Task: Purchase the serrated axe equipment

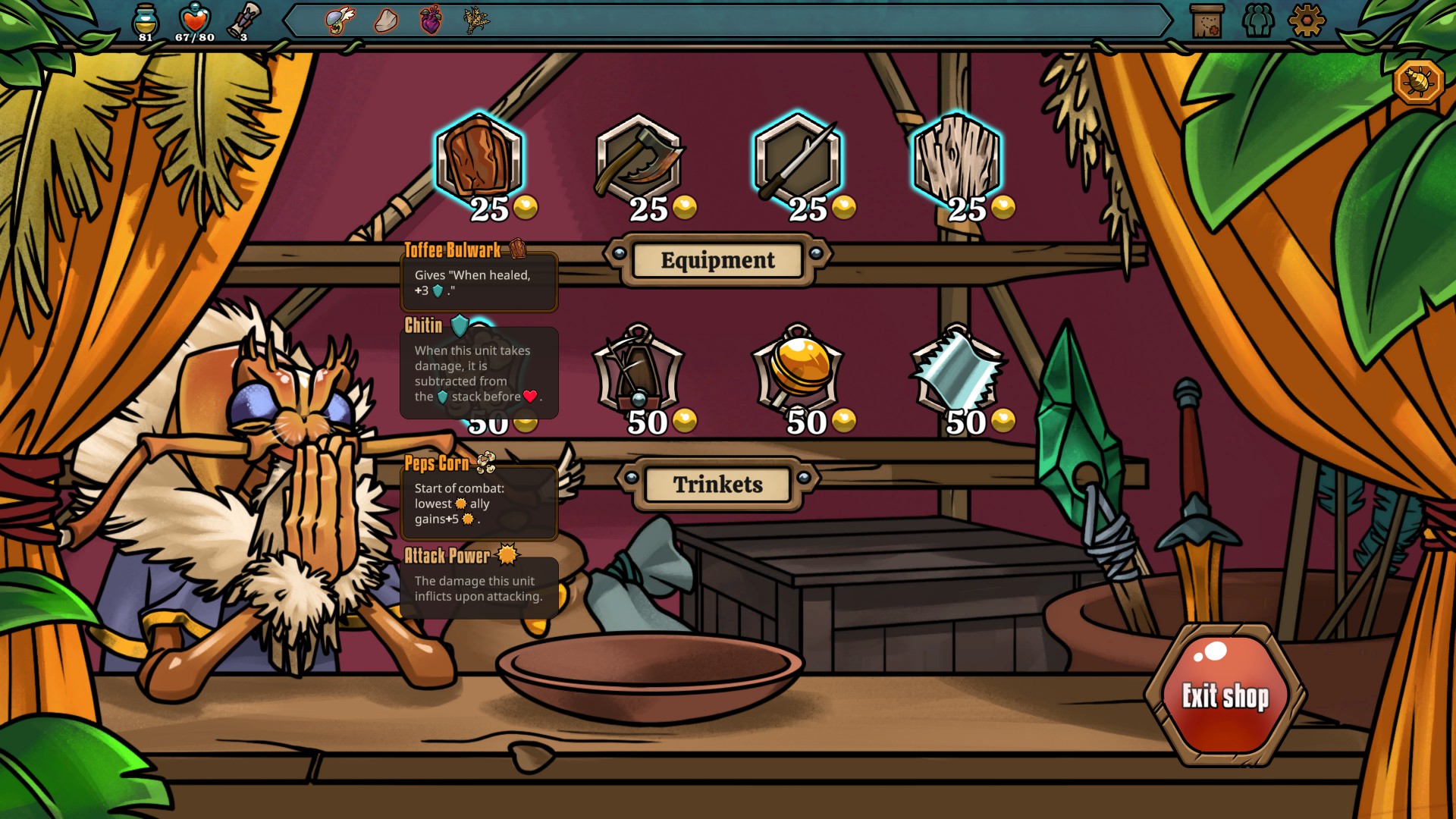Action: coord(639,159)
